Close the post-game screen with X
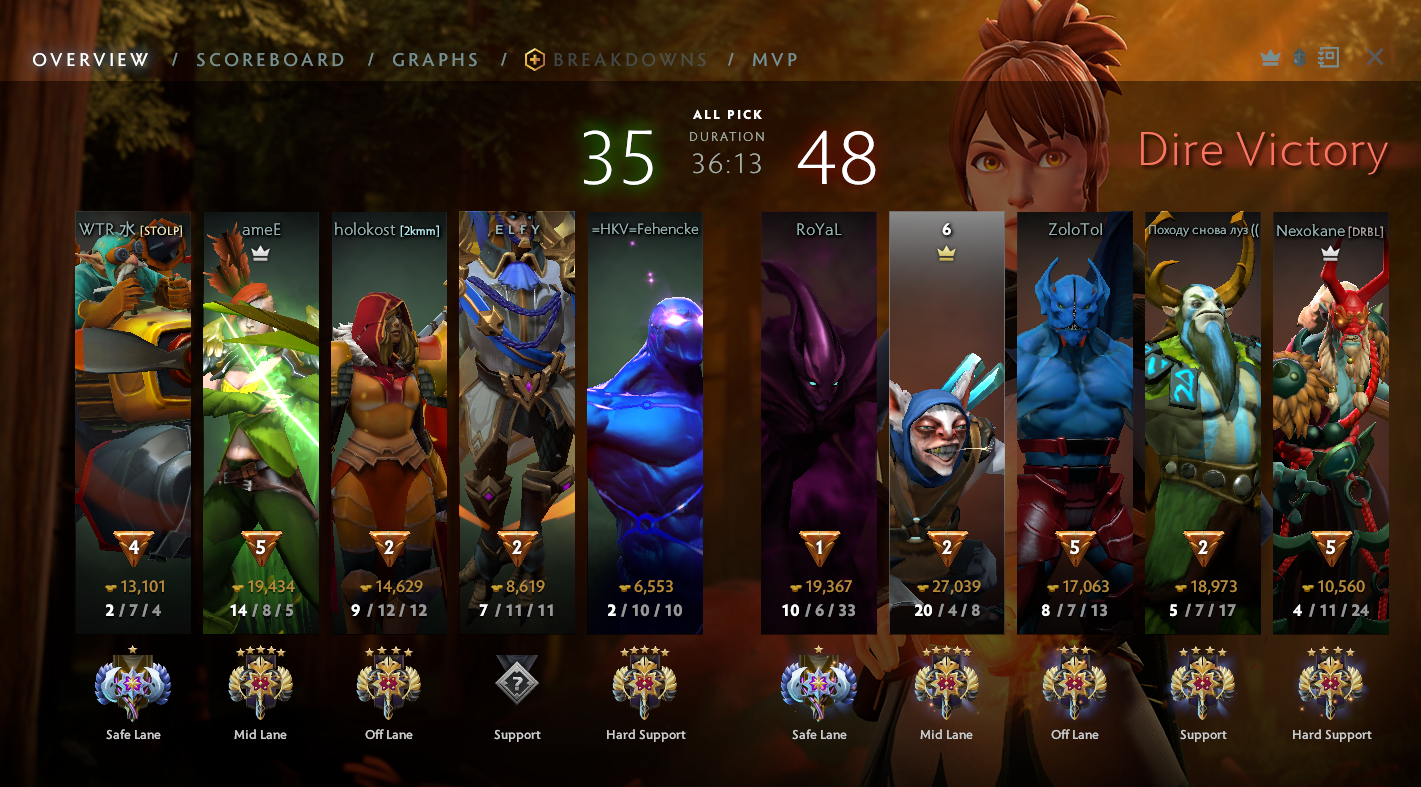Screen dimensions: 1421x787 1375,57
